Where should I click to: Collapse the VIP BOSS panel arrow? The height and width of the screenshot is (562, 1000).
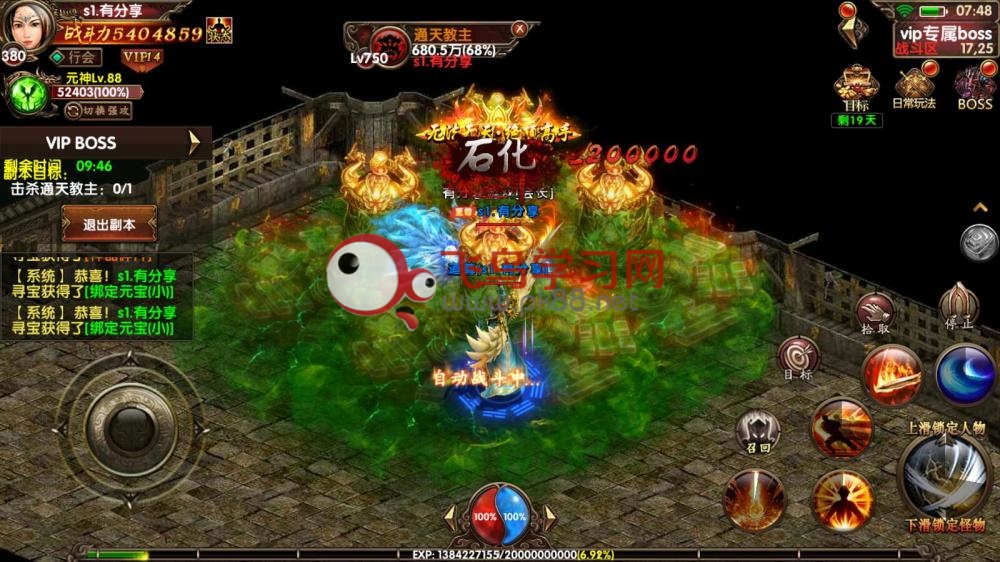[x=195, y=143]
